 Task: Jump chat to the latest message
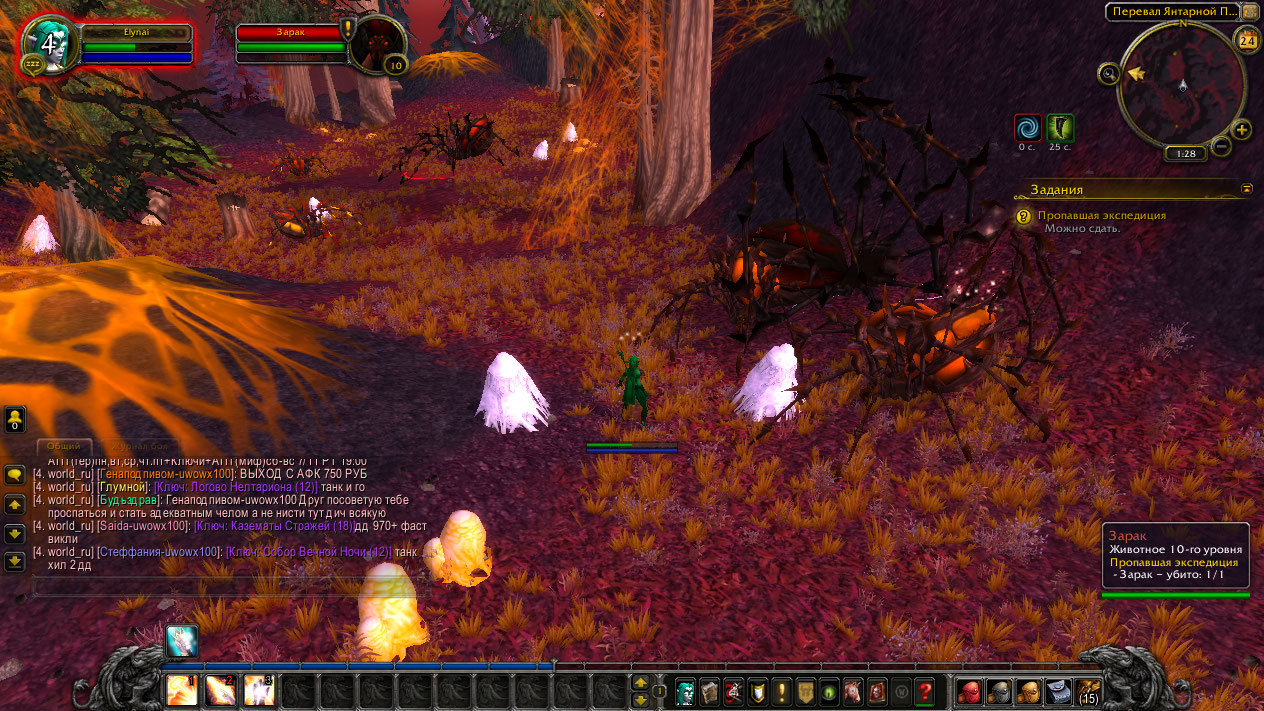(x=15, y=562)
